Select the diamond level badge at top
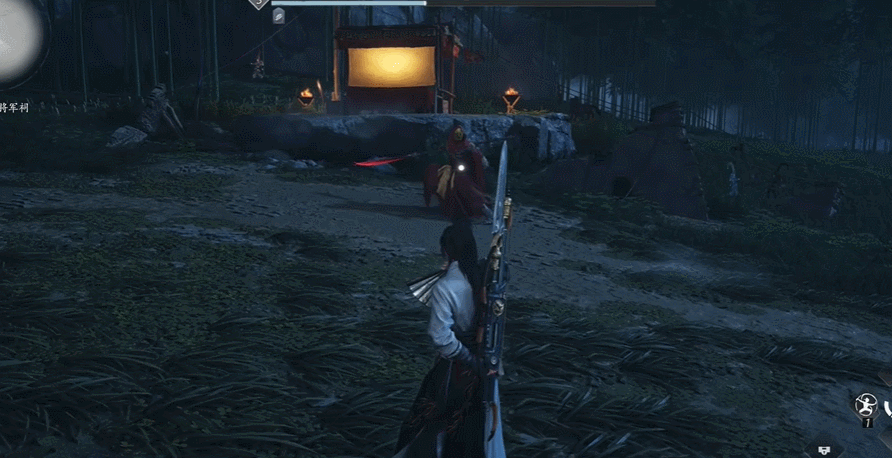892x458 pixels. coord(259,3)
